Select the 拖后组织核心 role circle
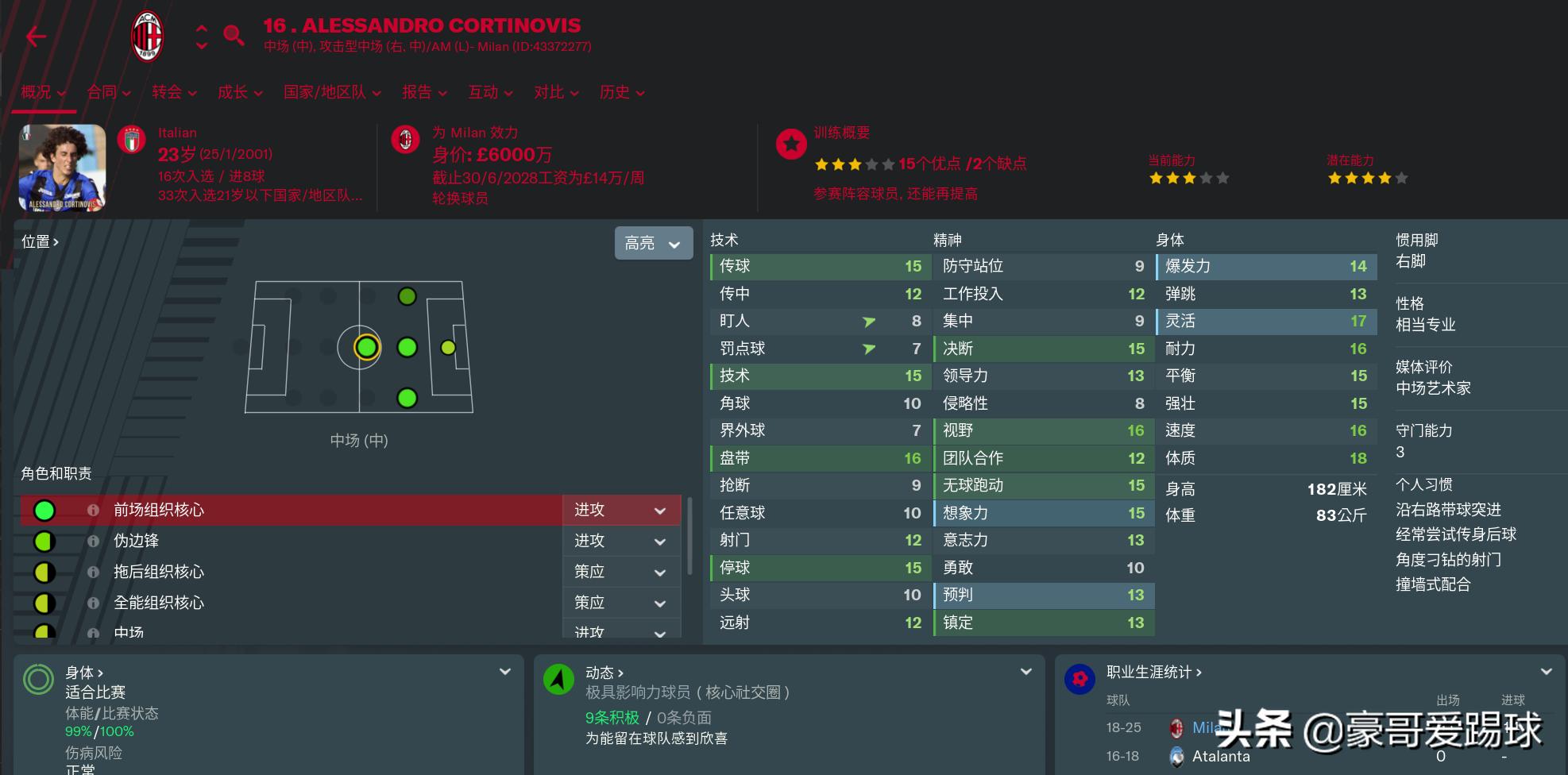1568x775 pixels. (44, 572)
